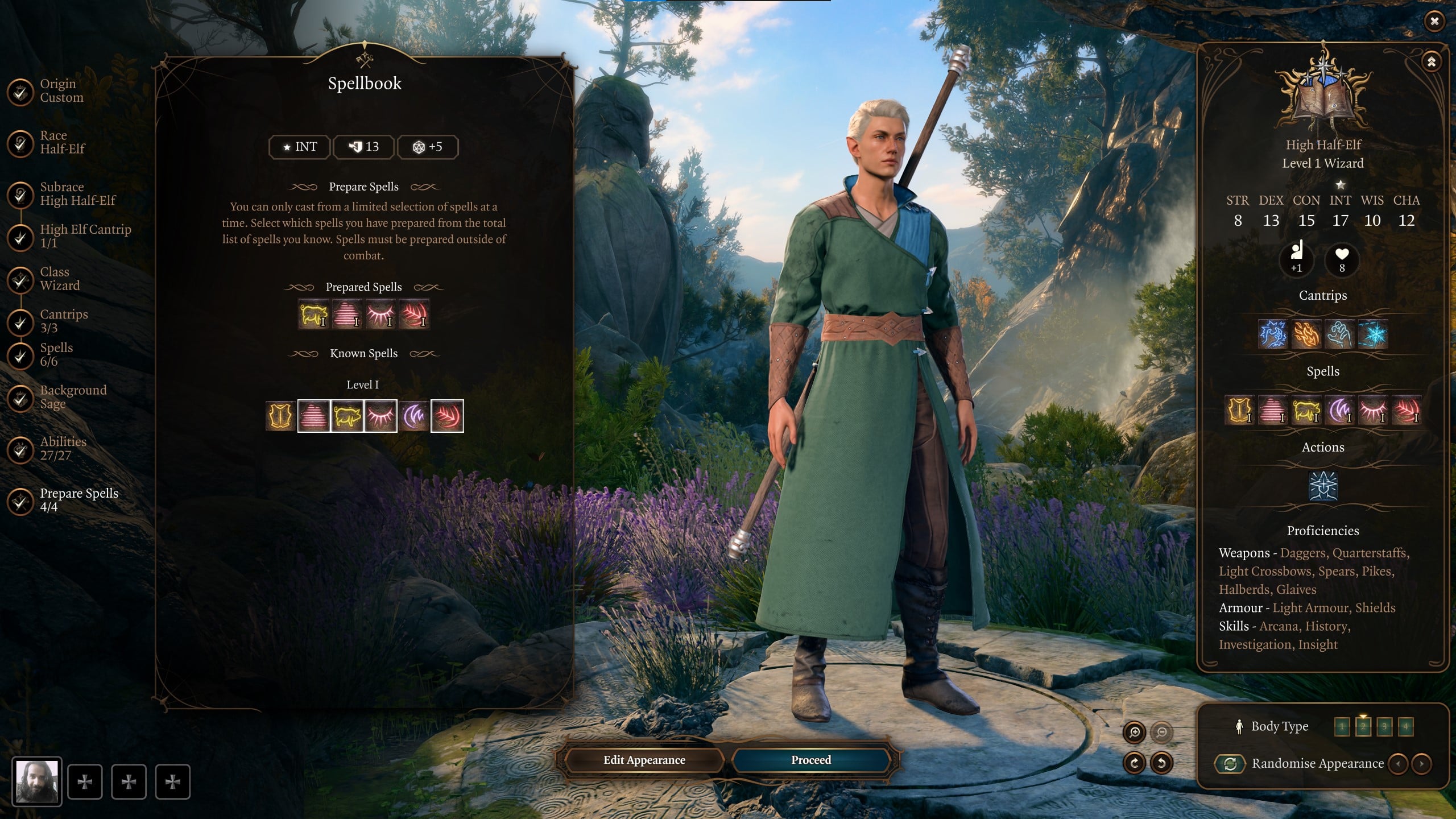Toggle the Grease spell preparation under Level I
This screenshot has height=819, width=1456.
click(315, 415)
